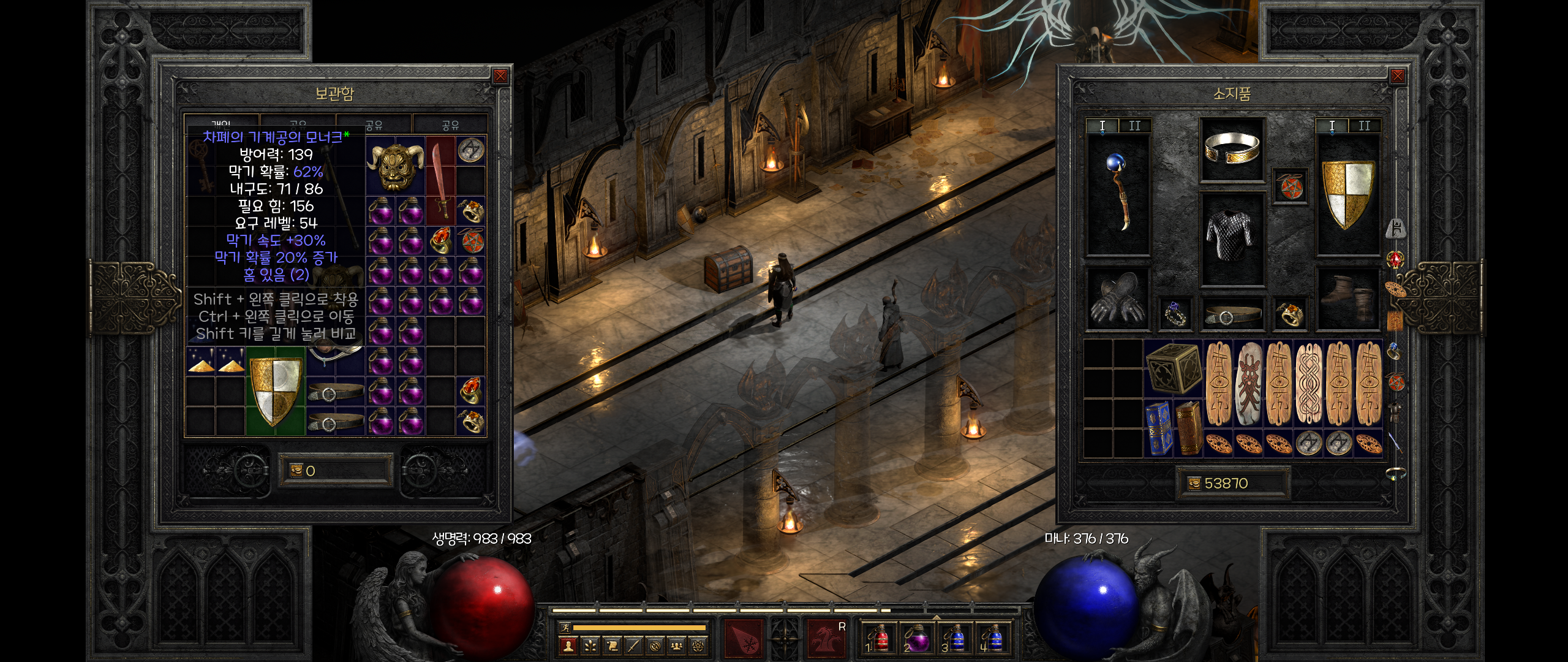This screenshot has height=662, width=1568.
Task: Open the left-click skill selector
Action: 744,637
